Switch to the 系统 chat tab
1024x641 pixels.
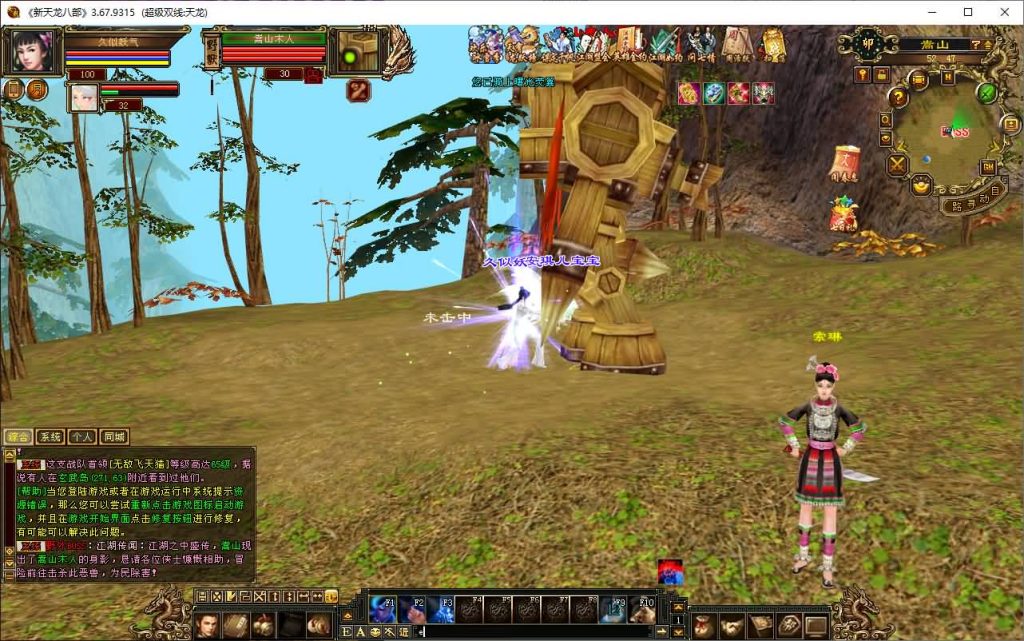coord(50,437)
